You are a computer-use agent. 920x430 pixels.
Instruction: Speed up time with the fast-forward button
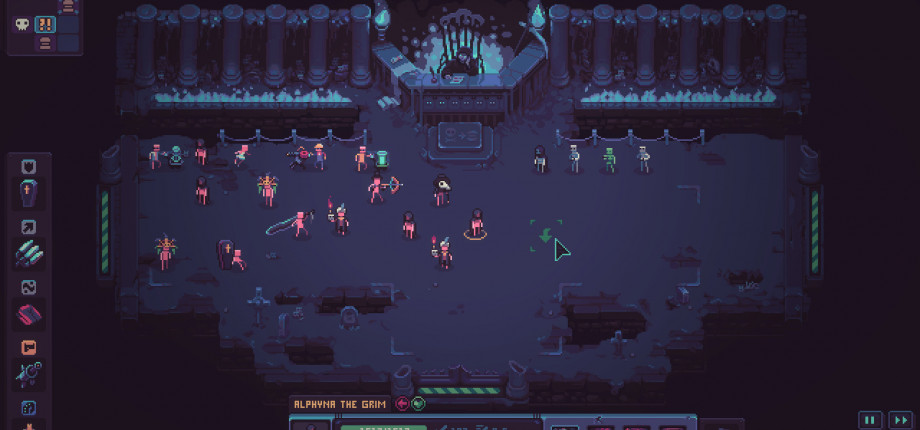coord(901,420)
